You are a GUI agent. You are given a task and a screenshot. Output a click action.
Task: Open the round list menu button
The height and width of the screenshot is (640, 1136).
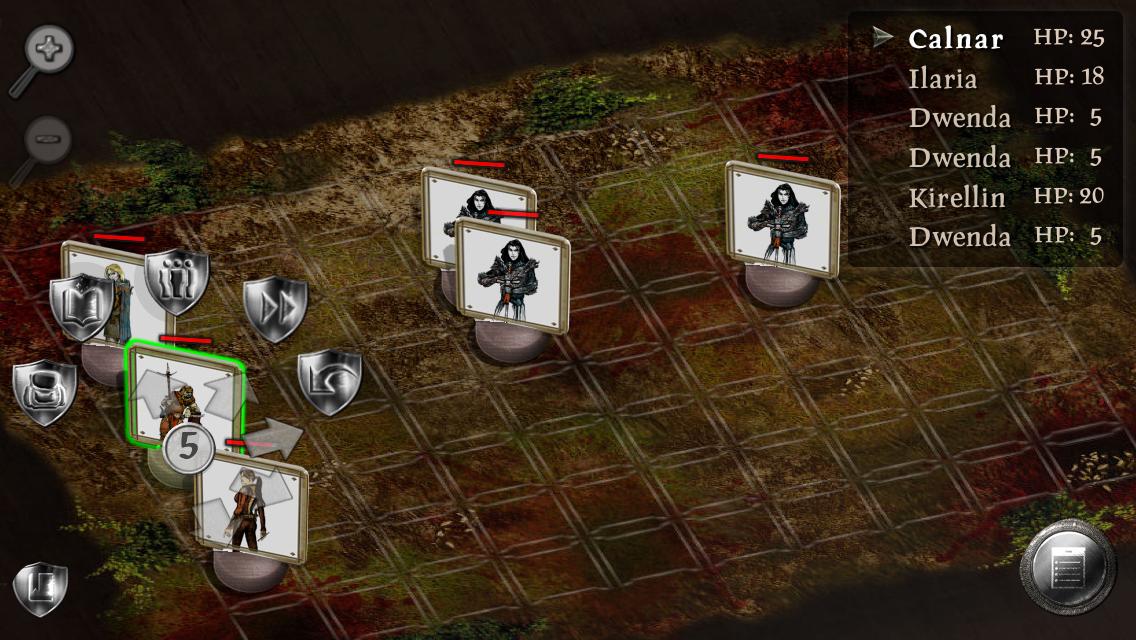(x=1067, y=569)
